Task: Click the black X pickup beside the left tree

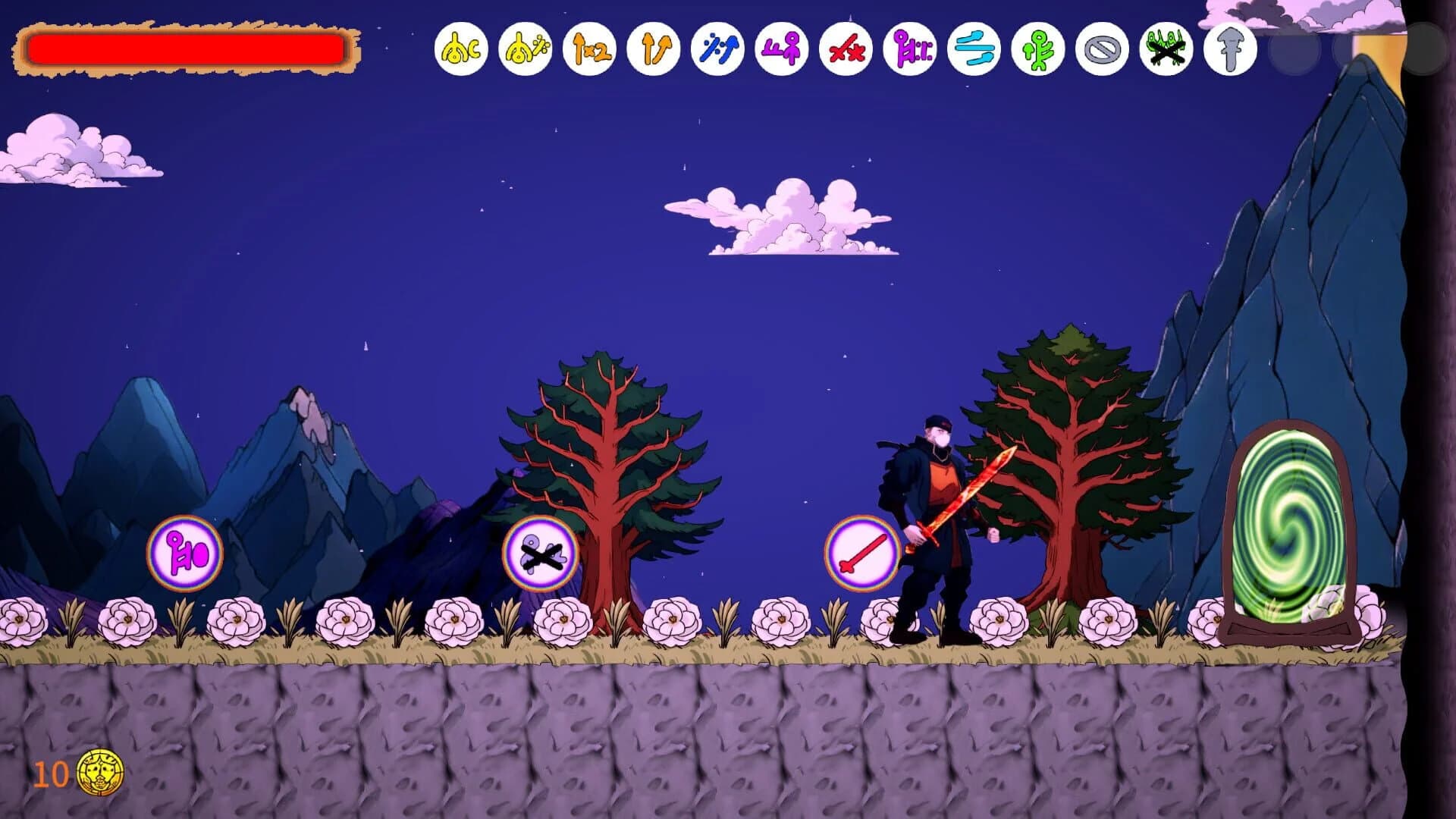Action: [x=540, y=552]
